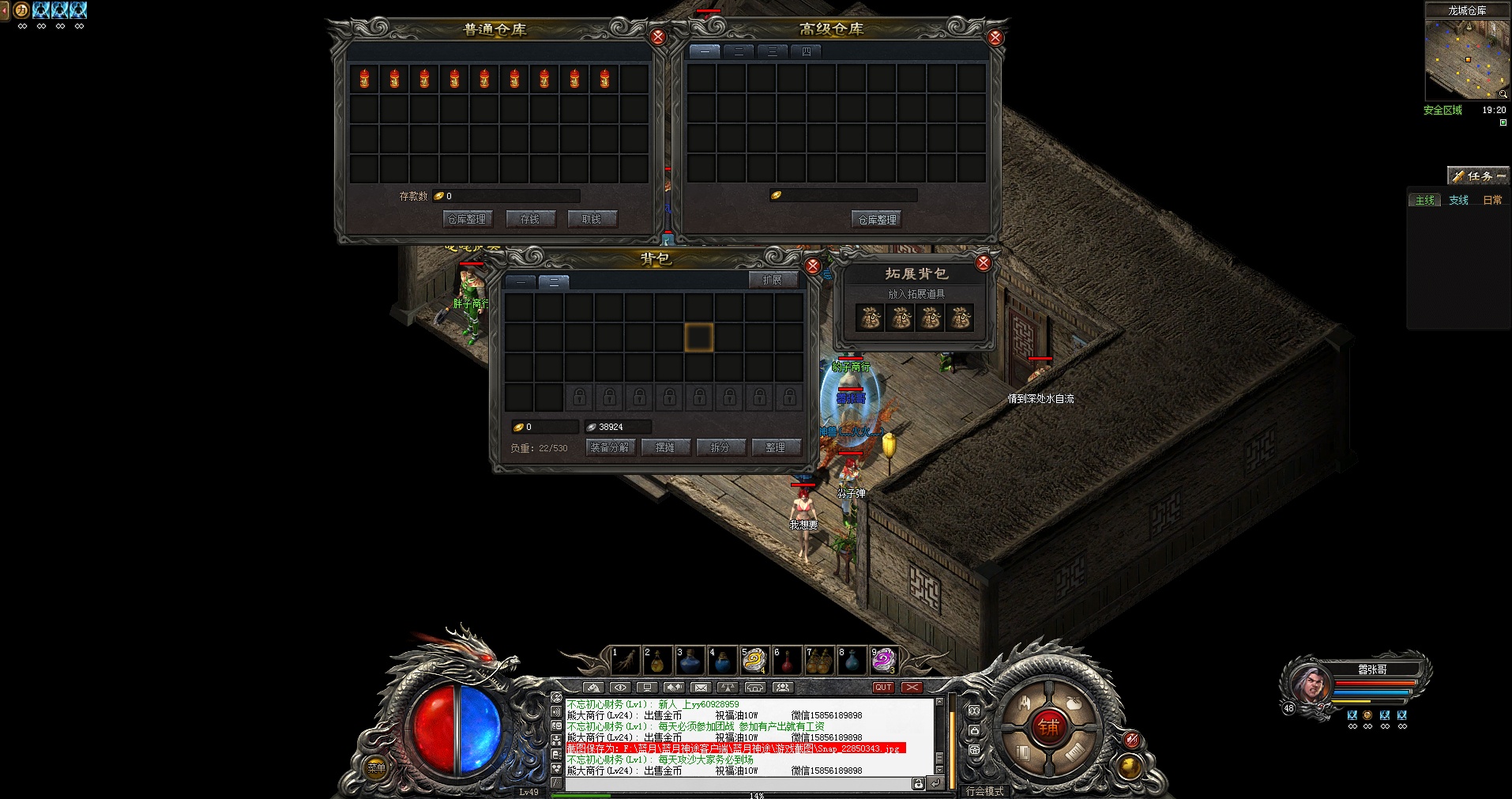Click the 摆摊 stall button
Viewport: 1512px width, 799px height.
click(665, 447)
